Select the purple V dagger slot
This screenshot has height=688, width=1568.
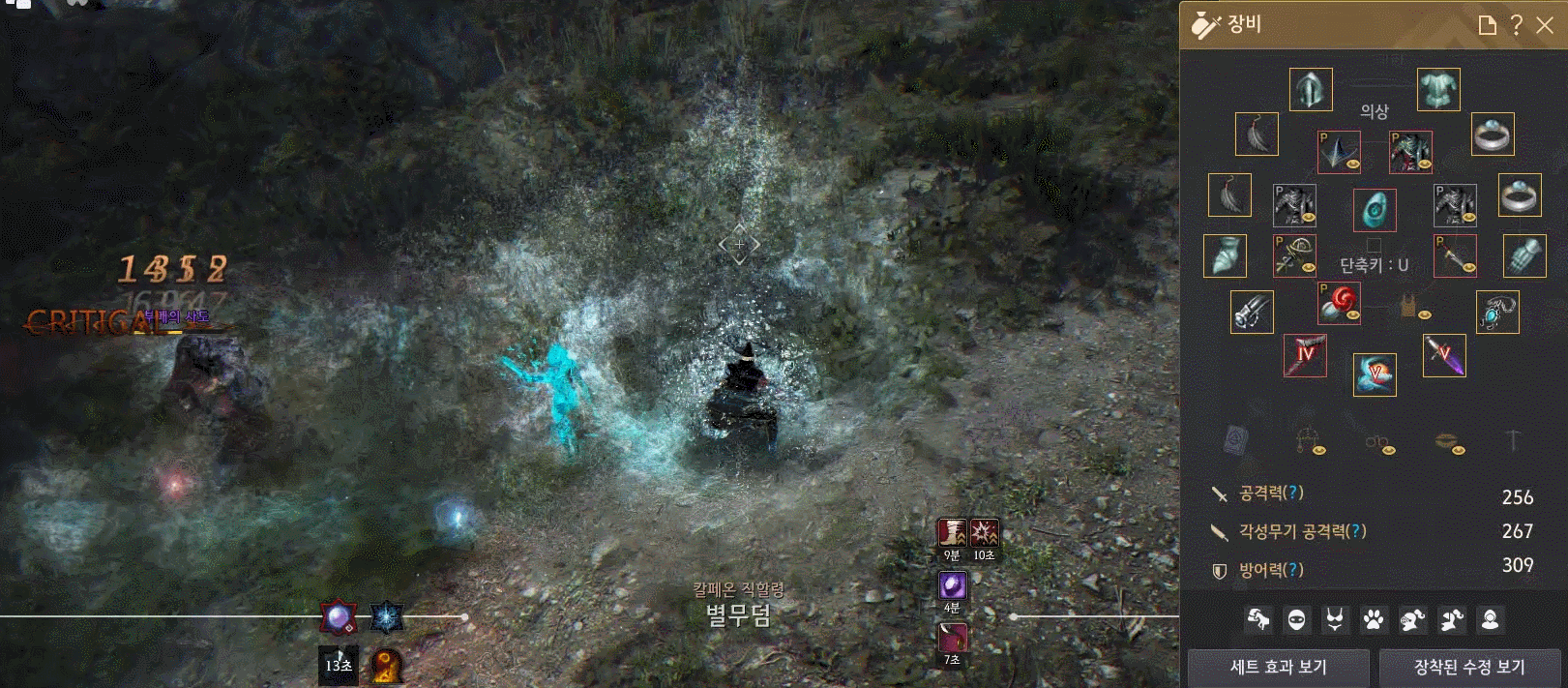[x=1444, y=354]
